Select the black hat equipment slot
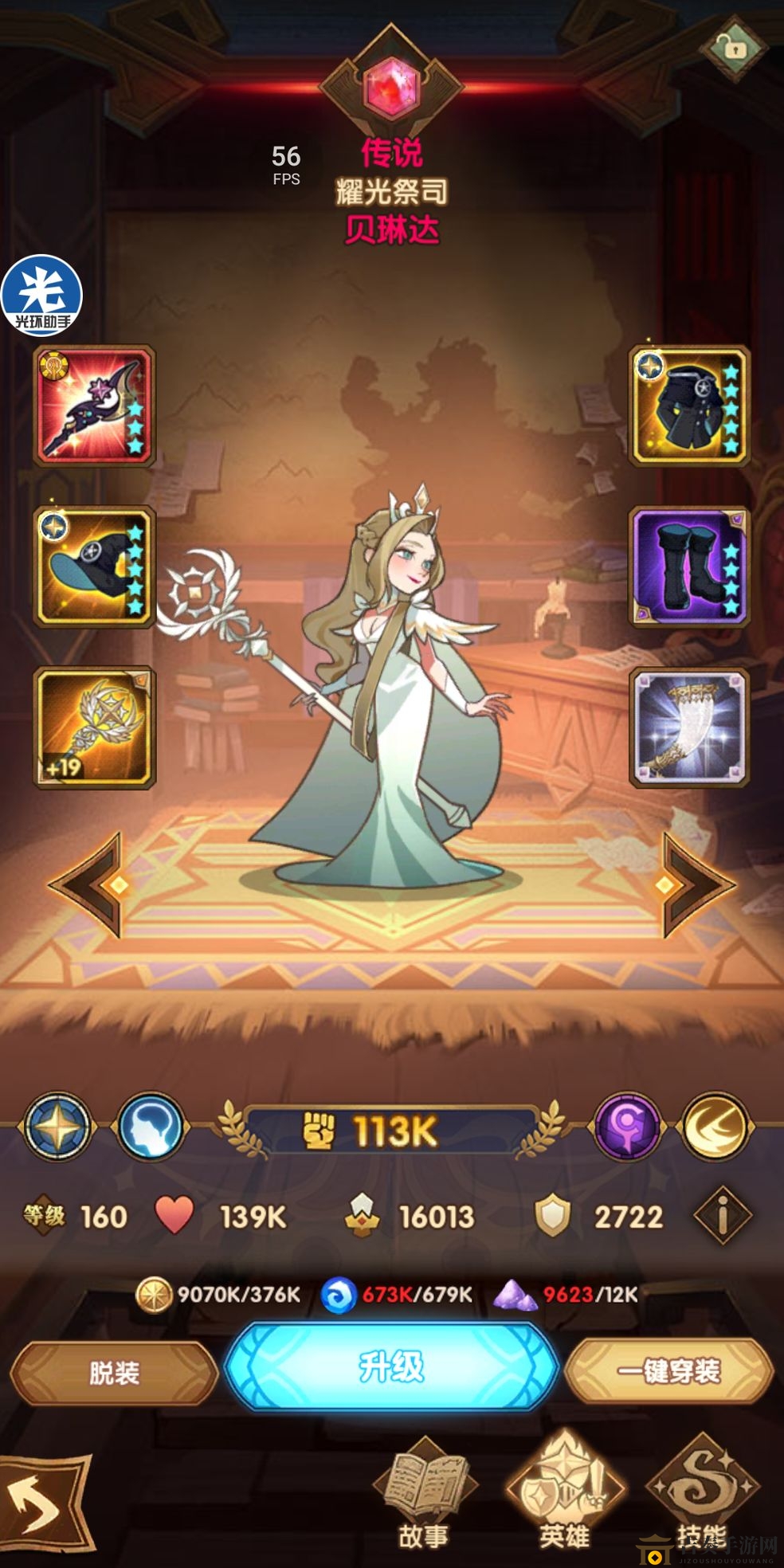 pyautogui.click(x=94, y=566)
